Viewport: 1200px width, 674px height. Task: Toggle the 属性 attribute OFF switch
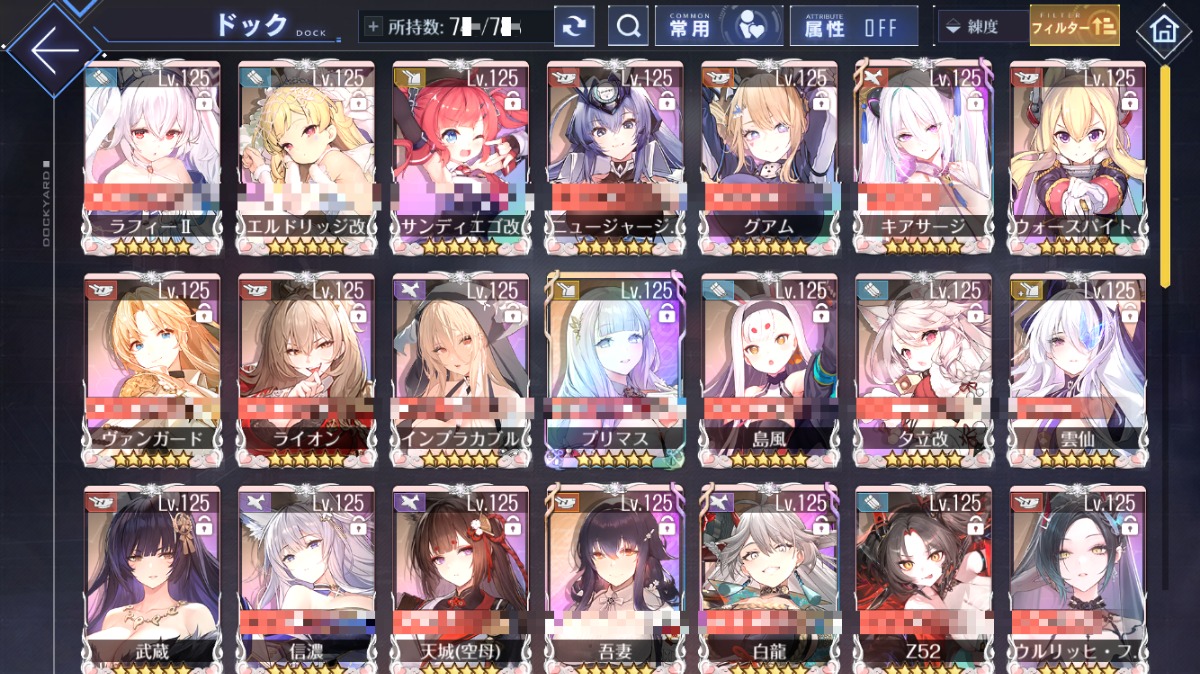[853, 27]
